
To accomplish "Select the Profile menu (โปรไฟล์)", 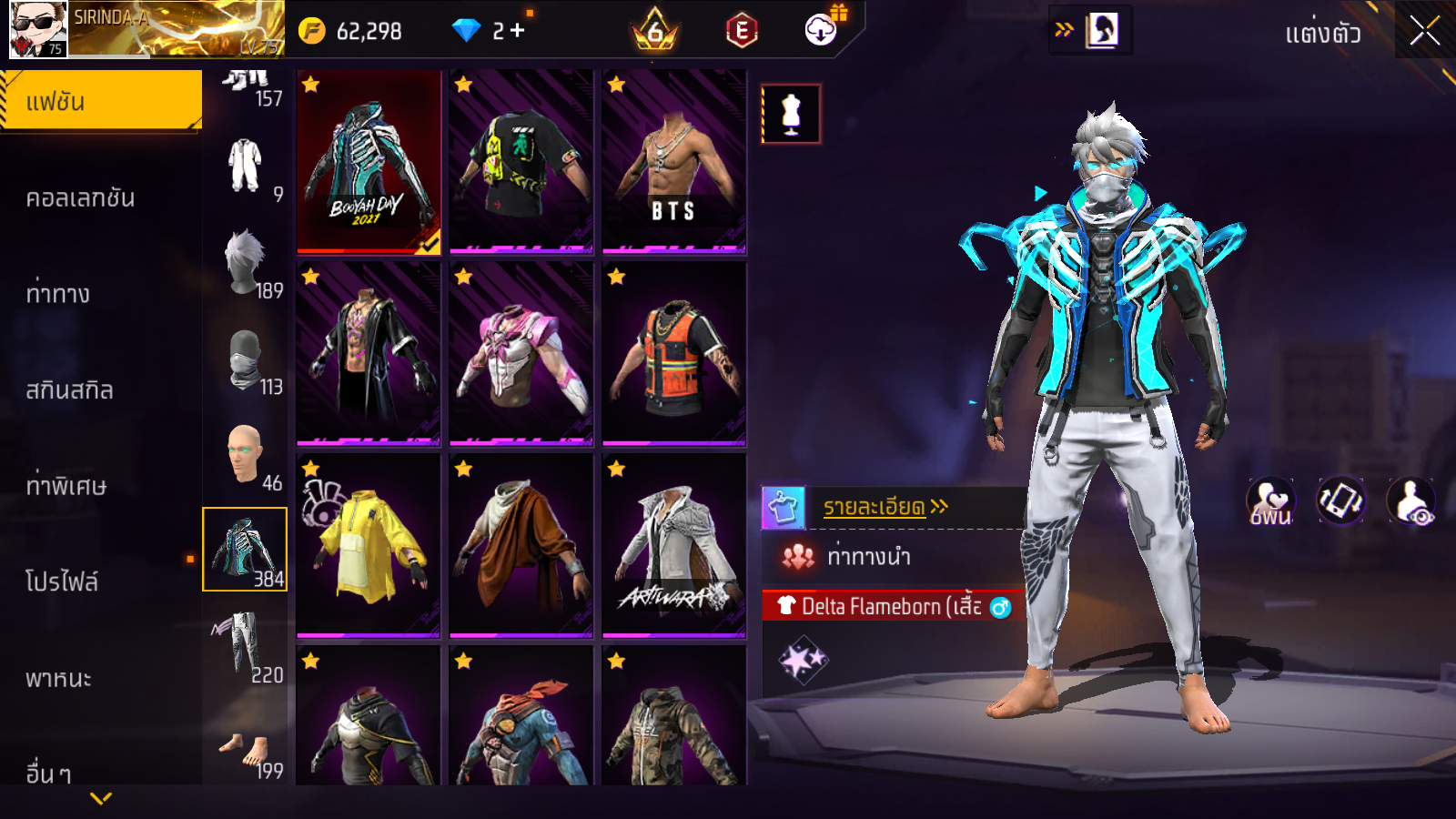I will pos(62,581).
